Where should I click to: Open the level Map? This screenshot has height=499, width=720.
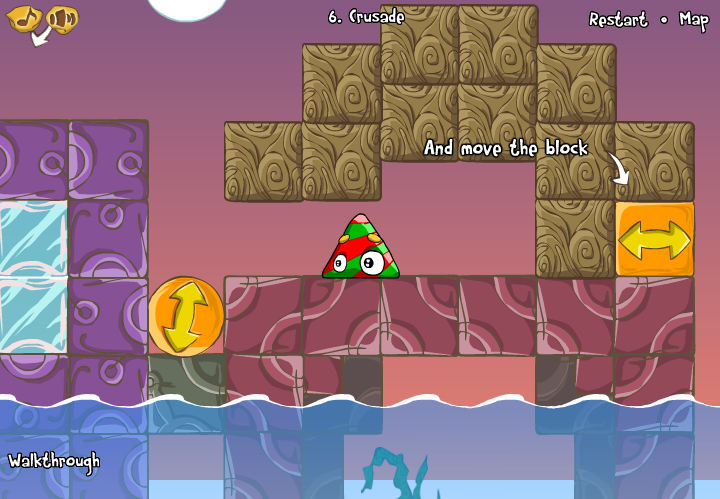point(693,20)
